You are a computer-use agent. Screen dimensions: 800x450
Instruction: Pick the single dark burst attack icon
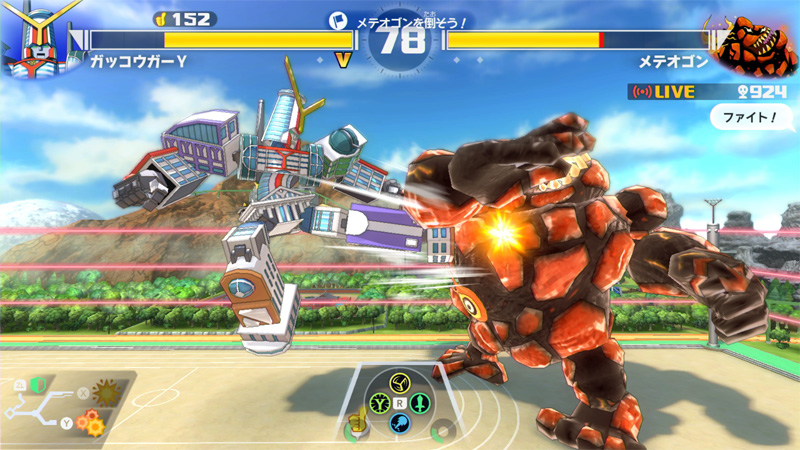tap(103, 391)
